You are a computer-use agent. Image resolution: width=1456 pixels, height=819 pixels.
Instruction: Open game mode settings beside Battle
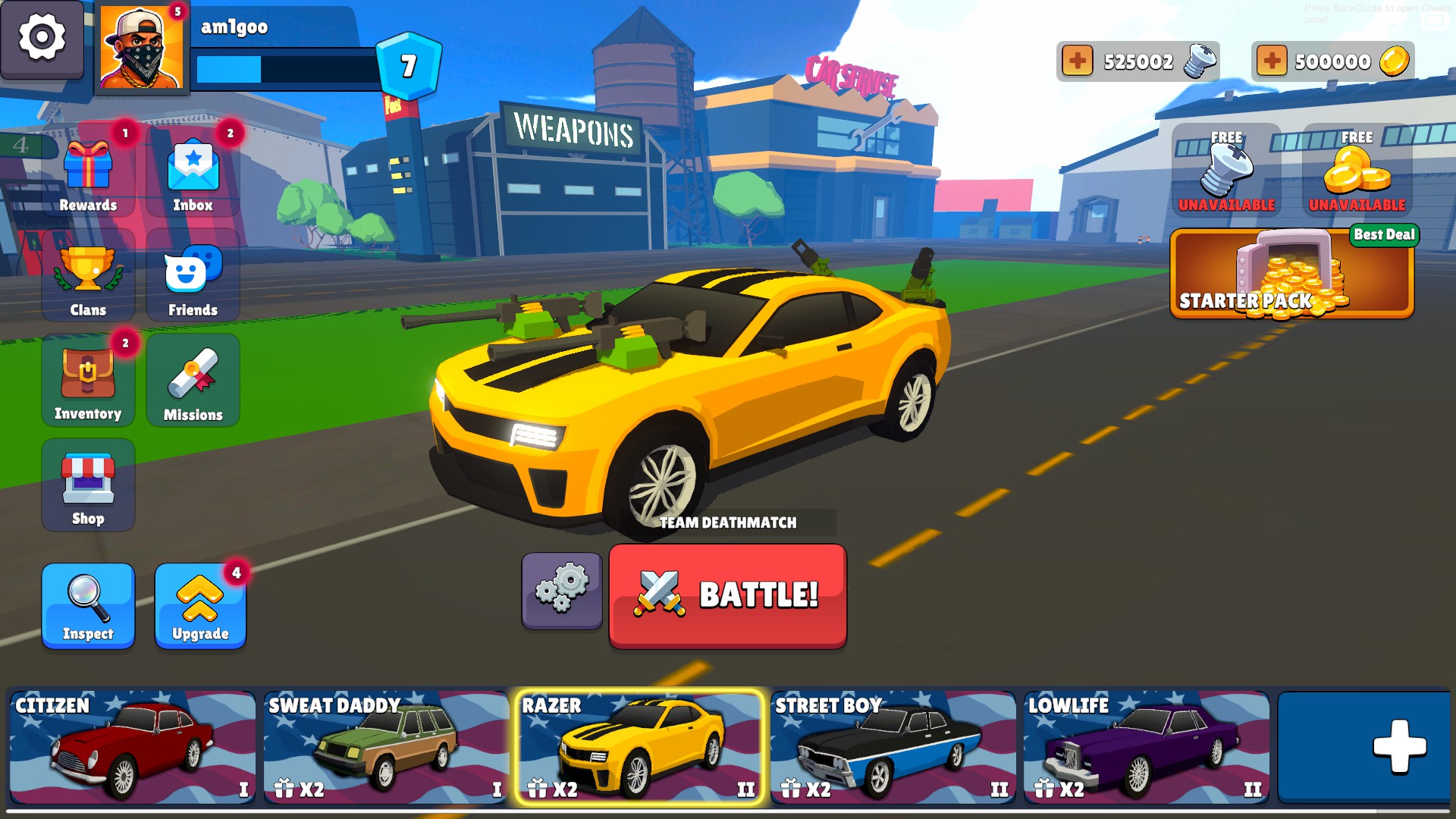point(562,589)
